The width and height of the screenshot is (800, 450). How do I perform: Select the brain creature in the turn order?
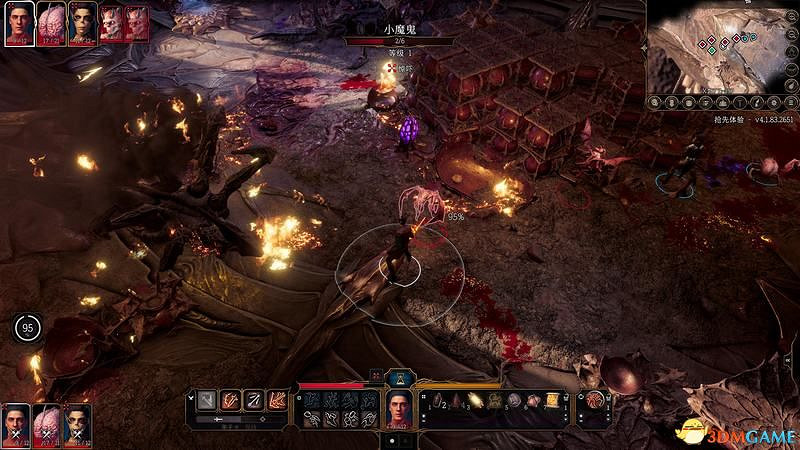[x=50, y=22]
